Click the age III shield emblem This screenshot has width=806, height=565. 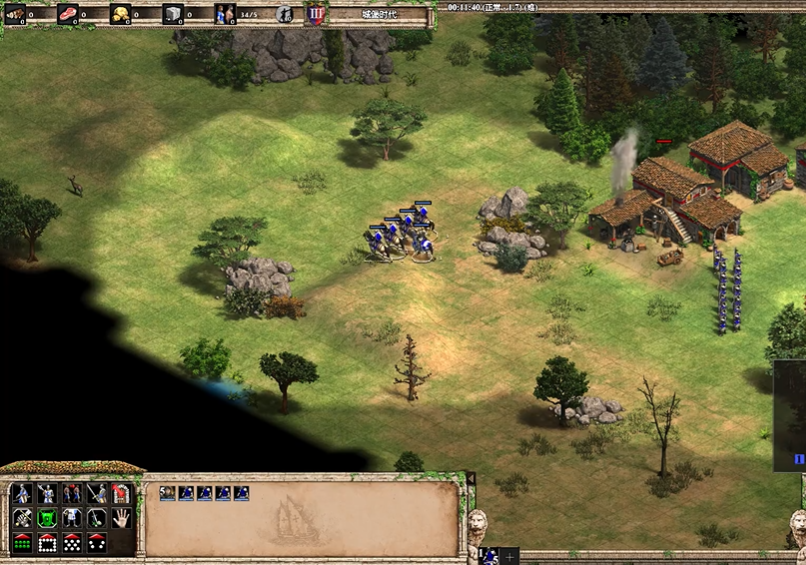[x=316, y=14]
